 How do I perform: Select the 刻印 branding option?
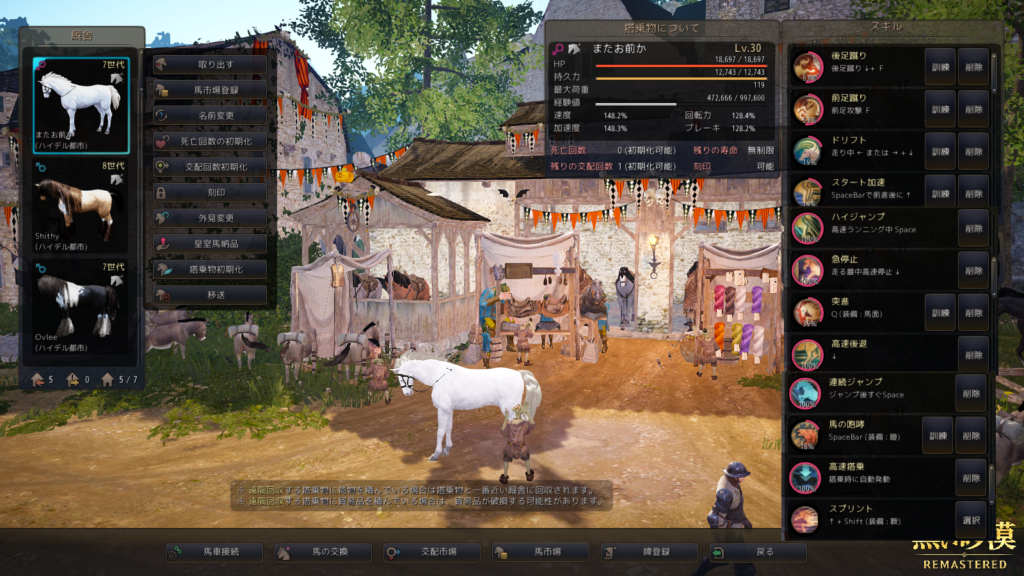tap(210, 192)
